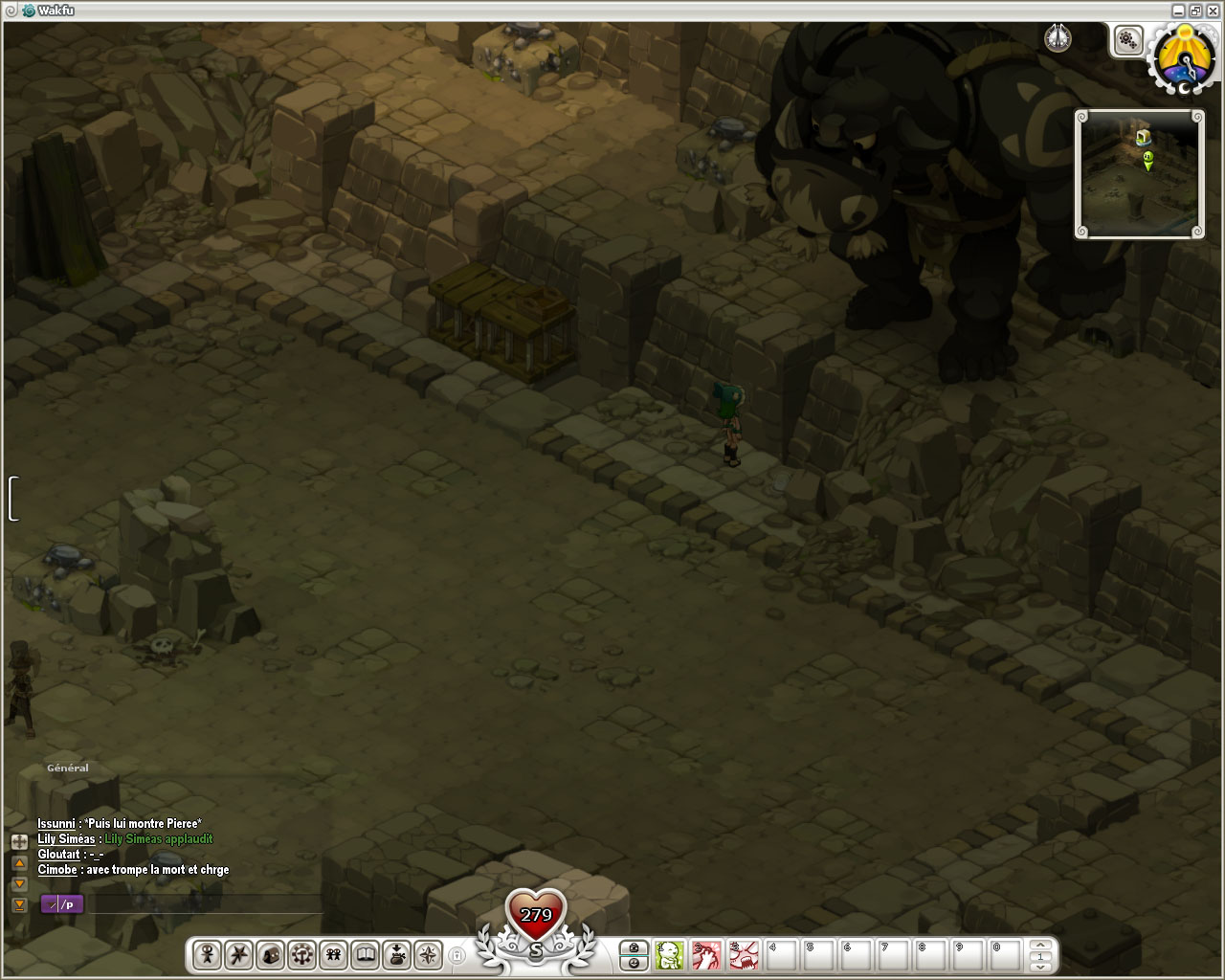Activate the red hand spell in slot 2
1225x980 pixels.
(x=706, y=954)
